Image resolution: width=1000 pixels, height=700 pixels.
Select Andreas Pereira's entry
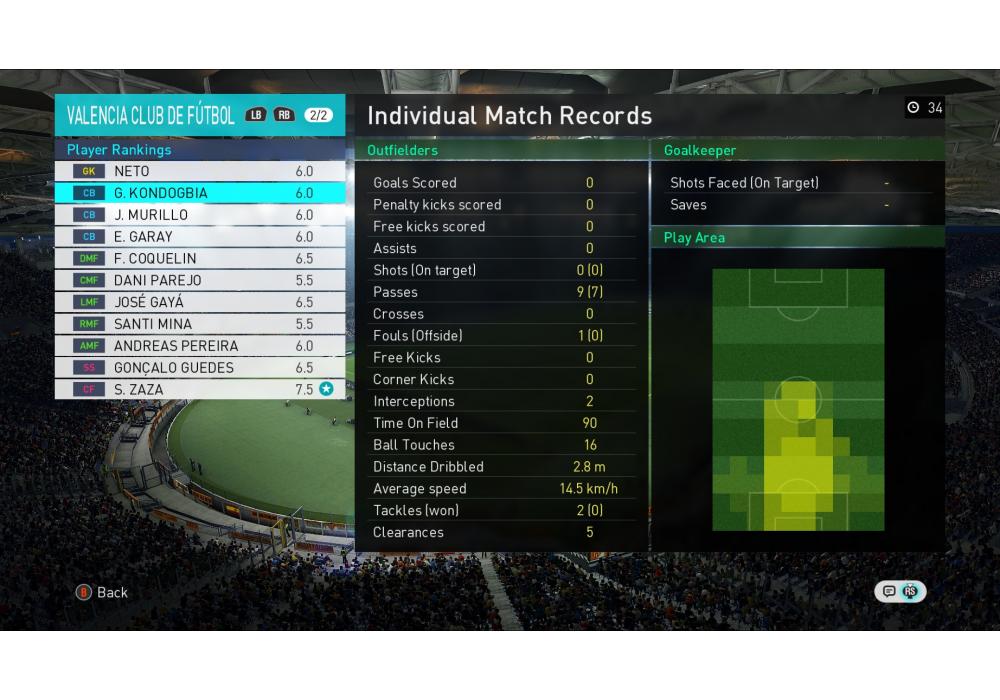tap(200, 346)
